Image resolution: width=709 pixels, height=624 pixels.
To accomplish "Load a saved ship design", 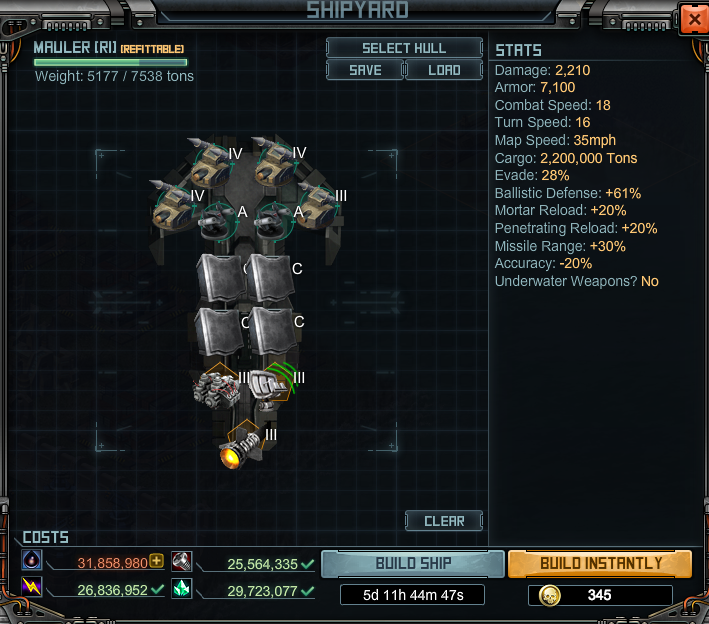I will point(444,70).
